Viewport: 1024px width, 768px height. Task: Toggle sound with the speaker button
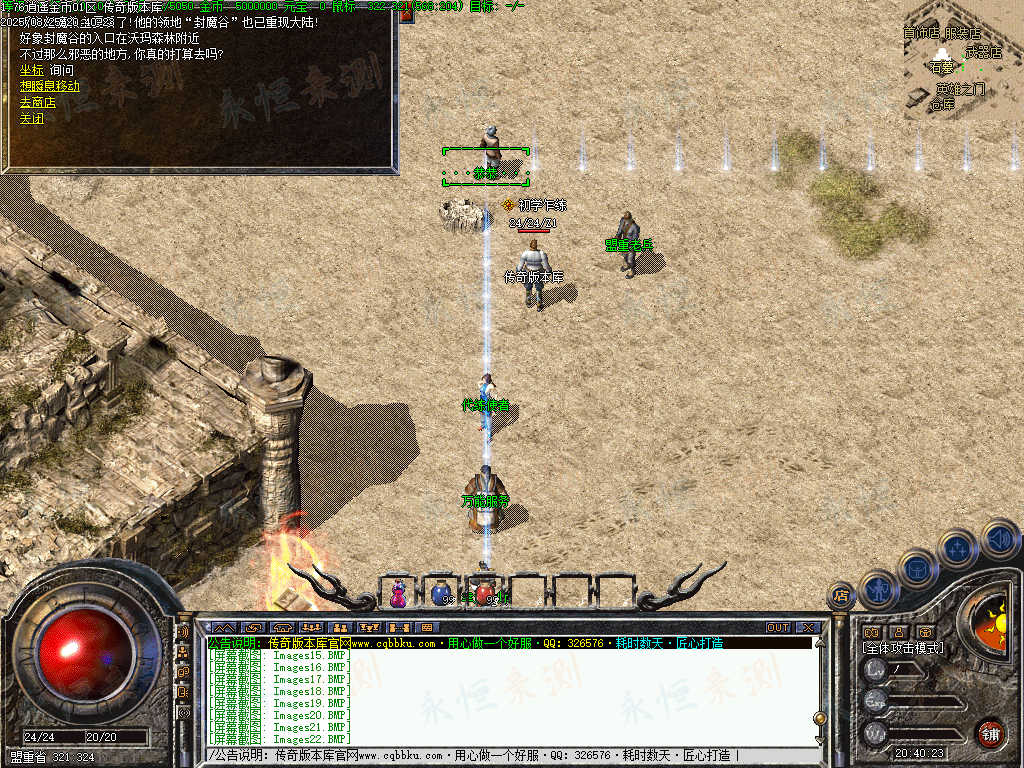pos(999,538)
